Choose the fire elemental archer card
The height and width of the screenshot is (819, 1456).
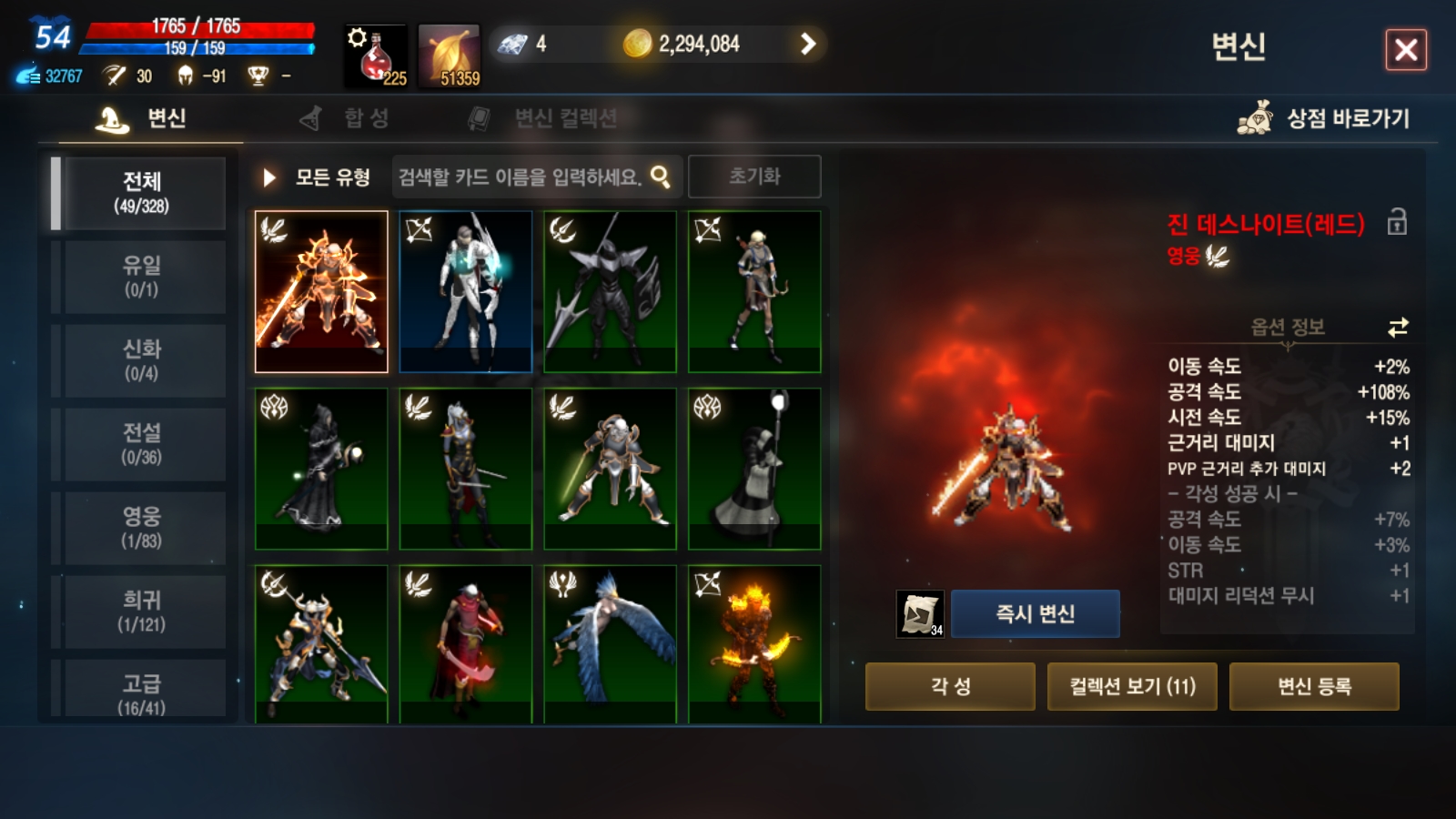point(754,644)
